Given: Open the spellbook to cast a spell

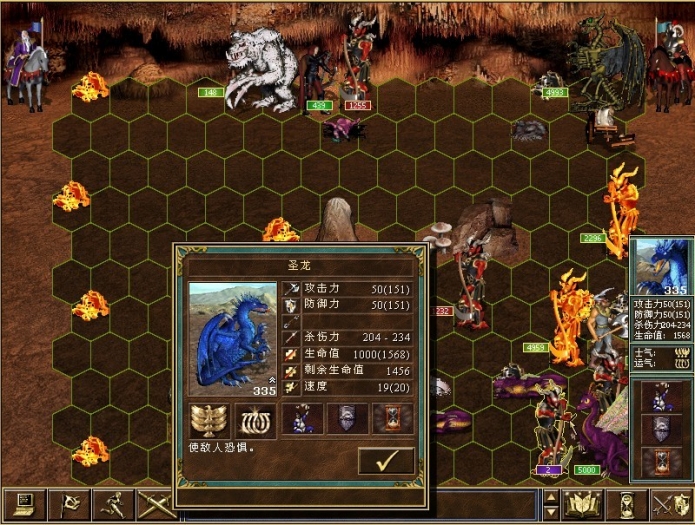Looking at the screenshot, I should [x=582, y=505].
